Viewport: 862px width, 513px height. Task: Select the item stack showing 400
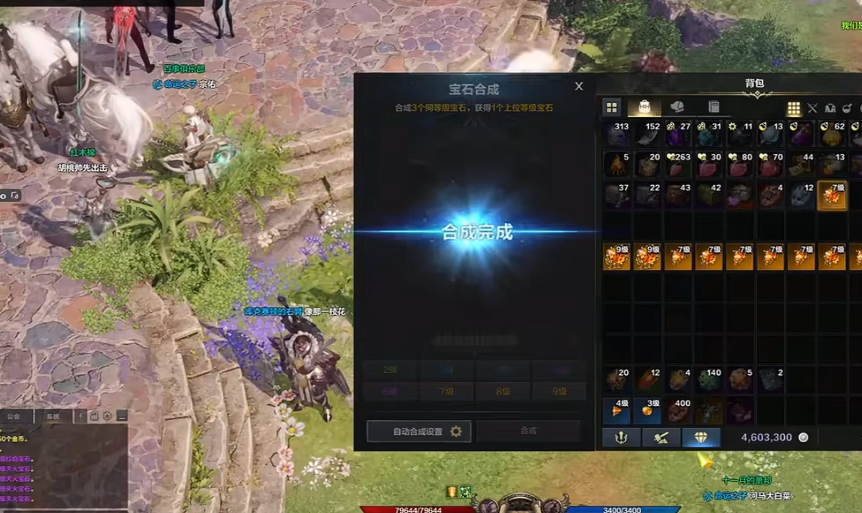point(679,410)
